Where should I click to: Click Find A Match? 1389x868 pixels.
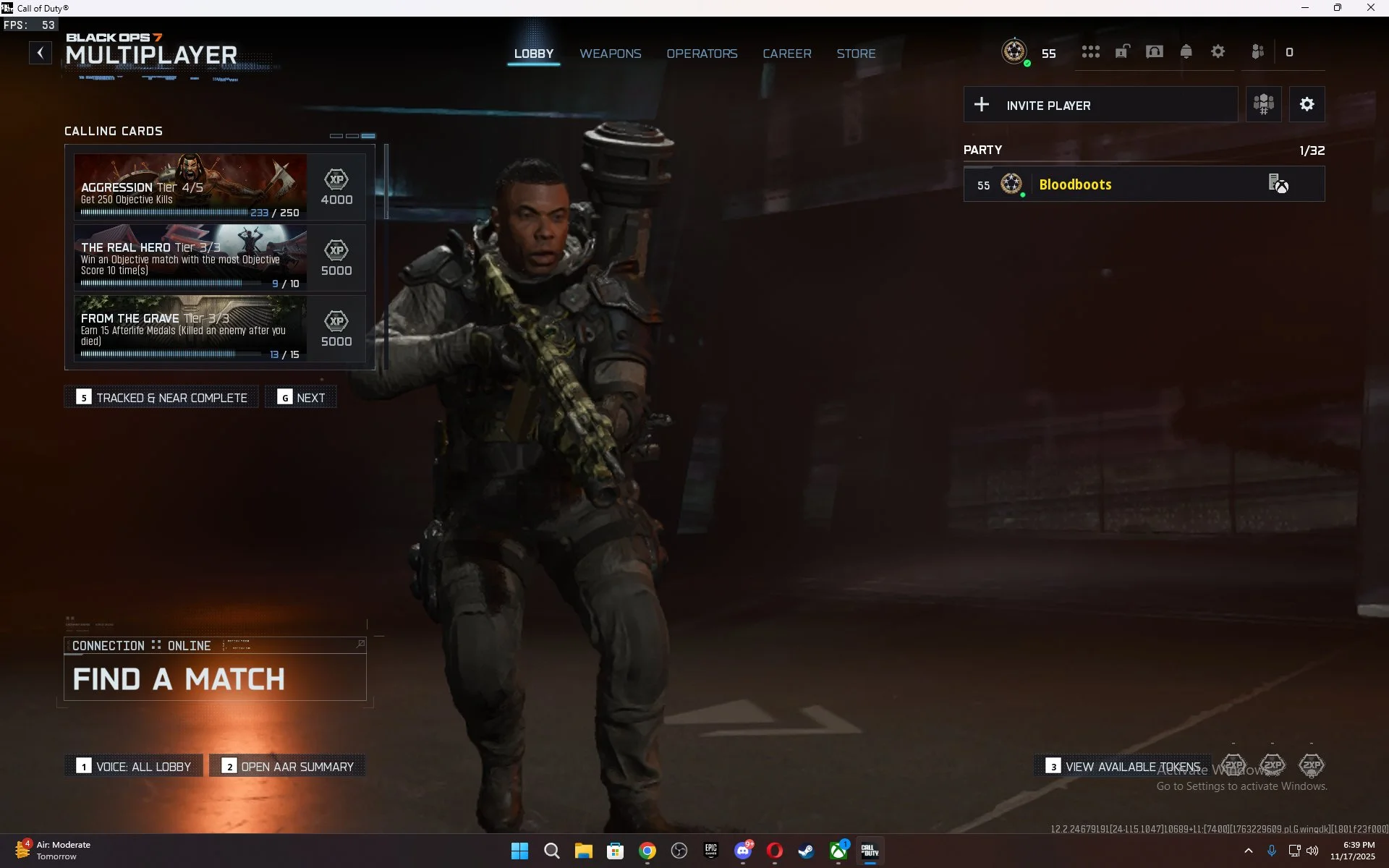(x=178, y=678)
